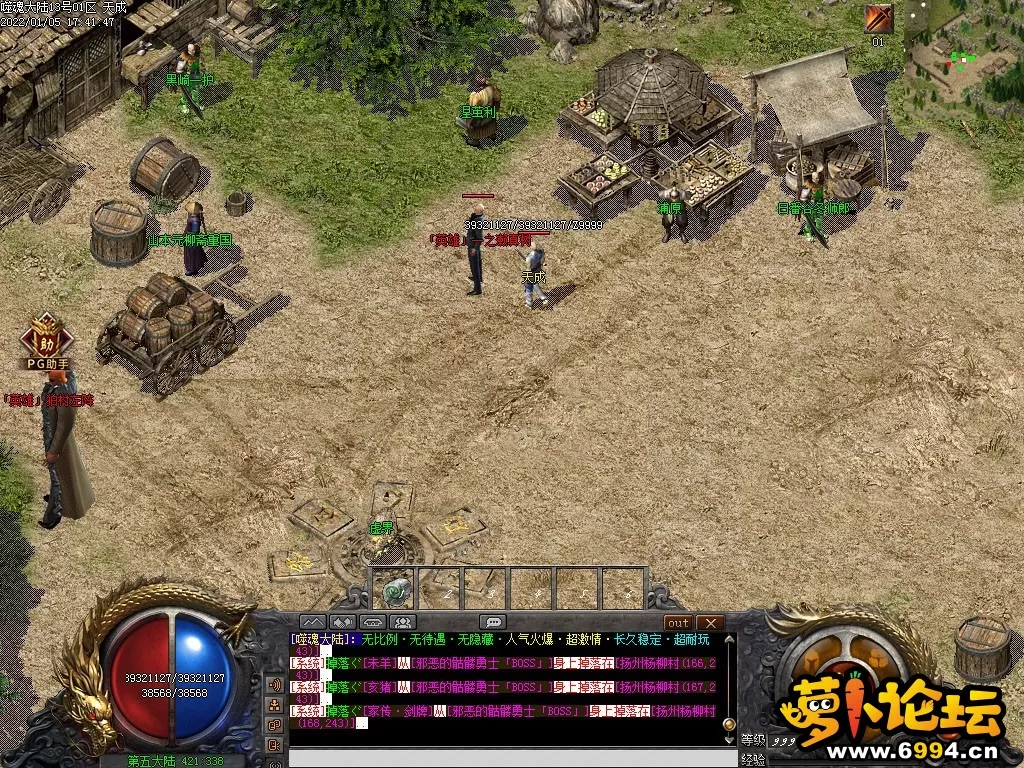Click the hierarchy icon left of chat

[x=274, y=705]
